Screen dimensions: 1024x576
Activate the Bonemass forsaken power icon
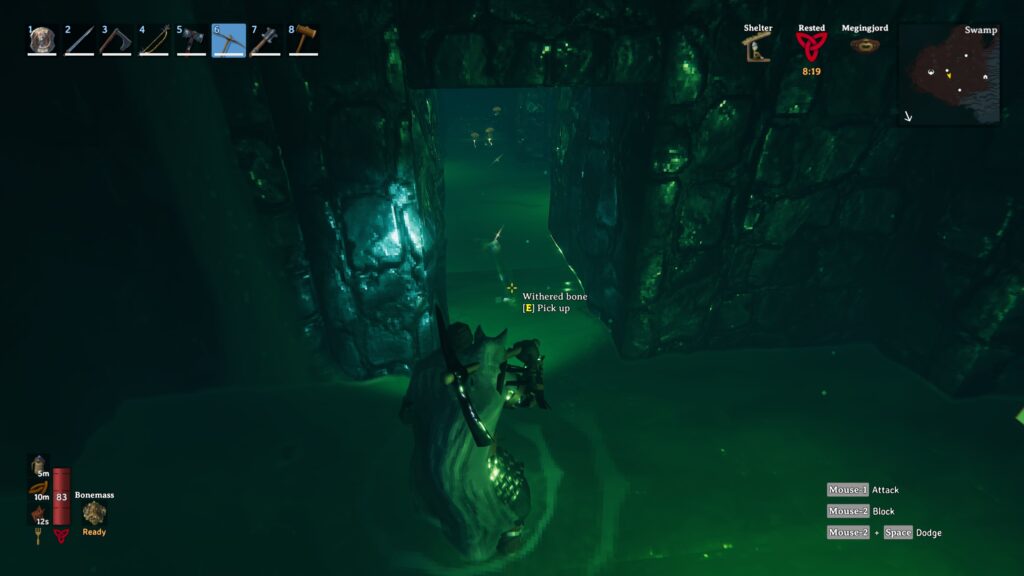pos(94,513)
